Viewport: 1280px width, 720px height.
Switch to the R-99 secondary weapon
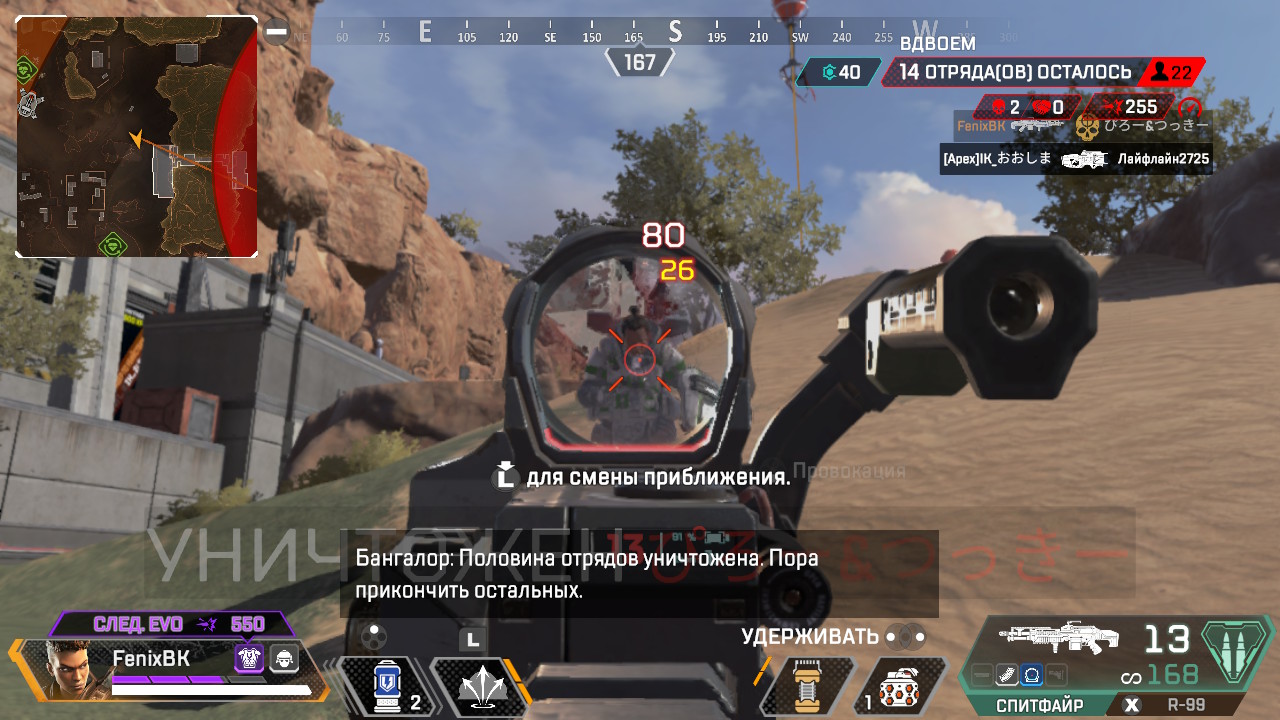1186,705
